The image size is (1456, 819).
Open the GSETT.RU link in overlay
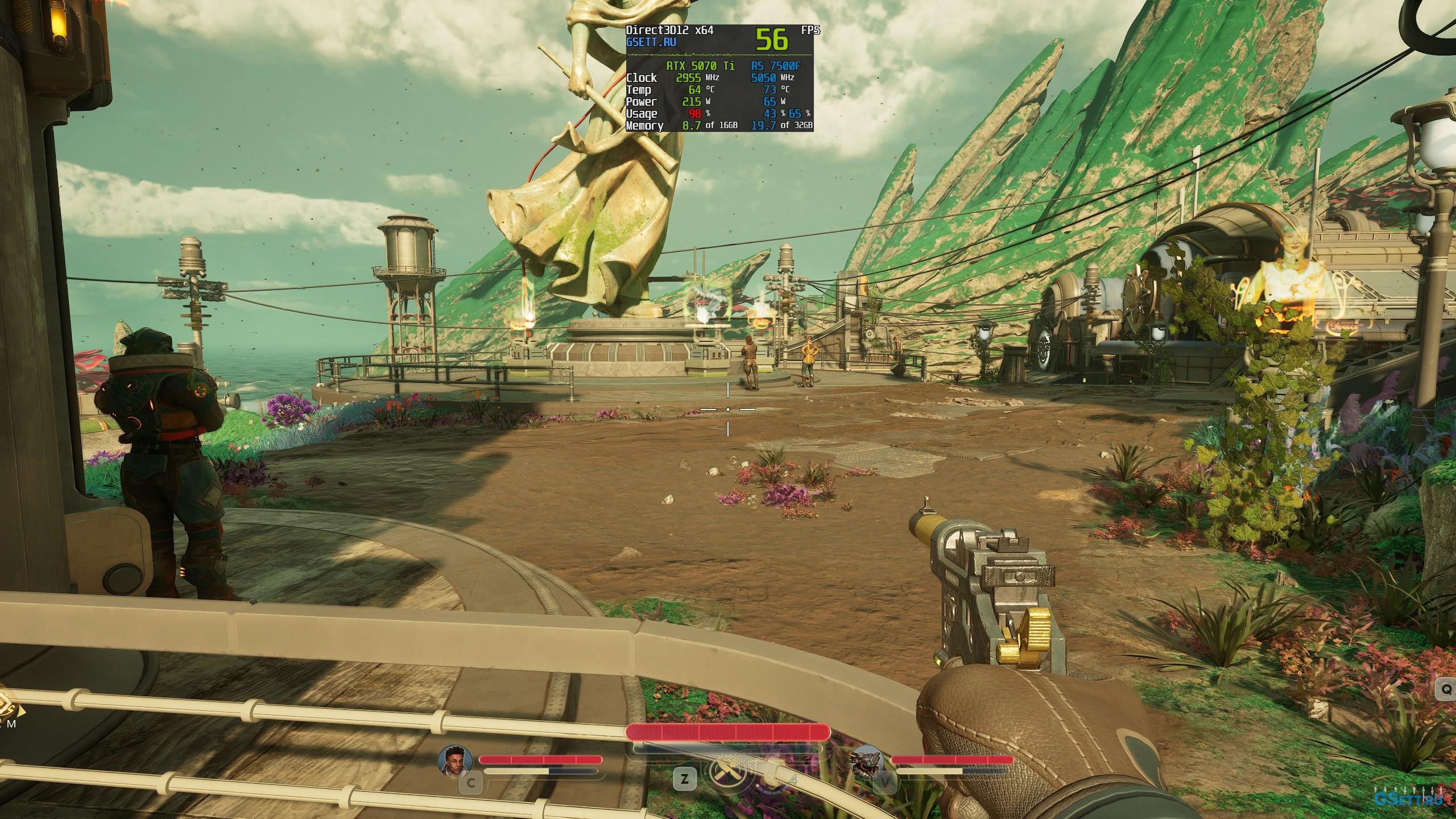[651, 42]
